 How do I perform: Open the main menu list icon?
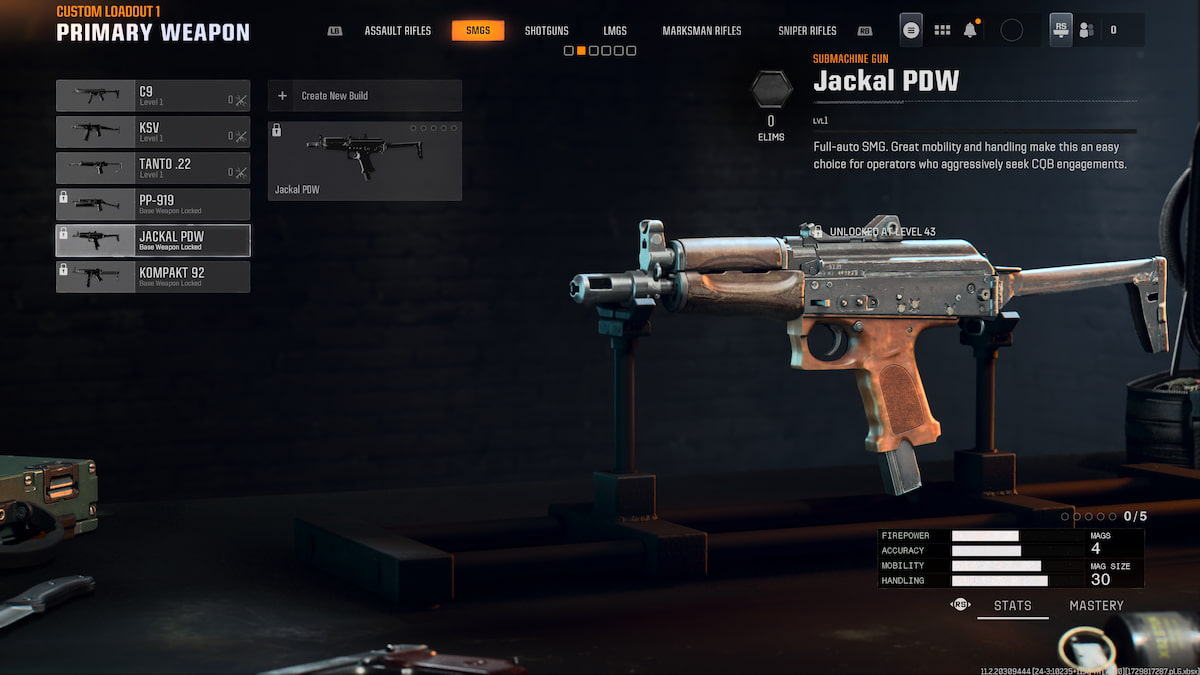tap(911, 30)
